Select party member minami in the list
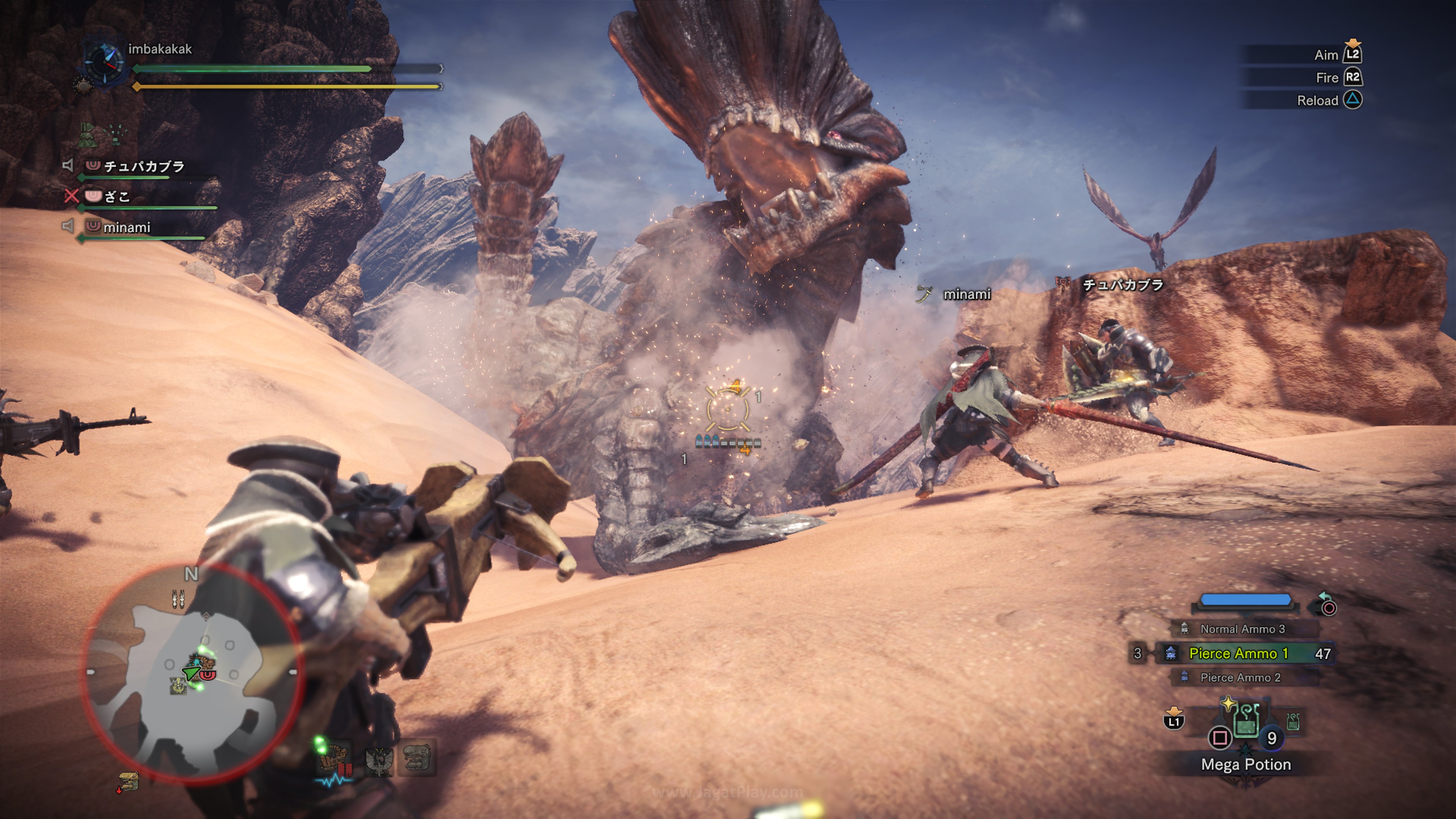Viewport: 1456px width, 819px height. 127,227
